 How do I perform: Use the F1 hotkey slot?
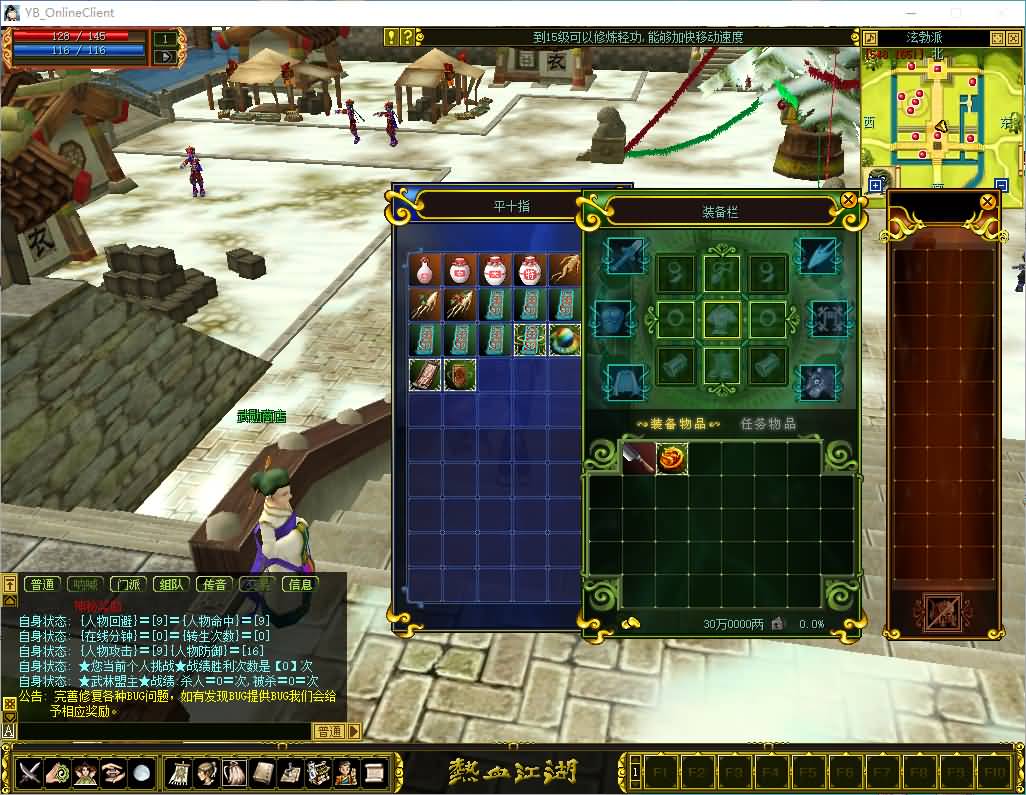(661, 773)
